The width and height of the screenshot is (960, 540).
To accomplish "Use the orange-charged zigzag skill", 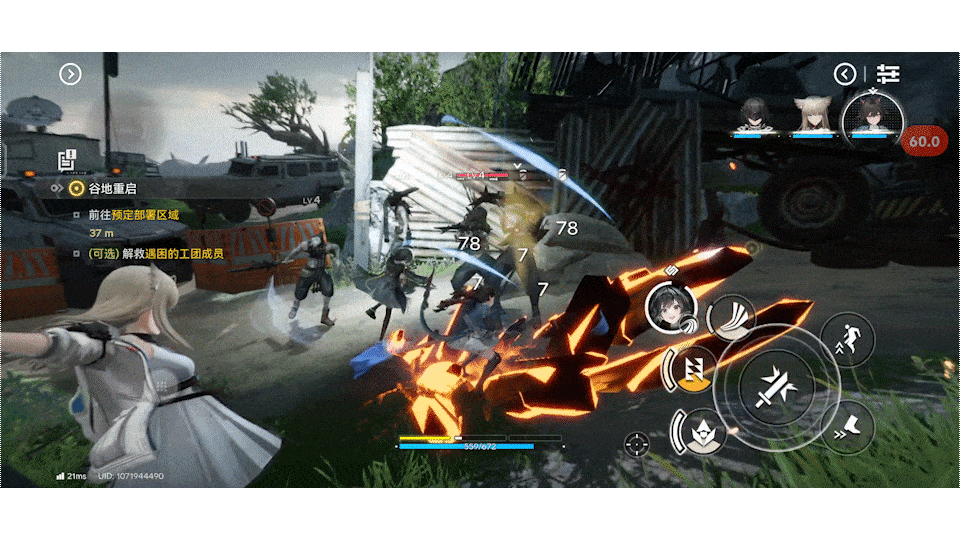I will click(x=694, y=371).
